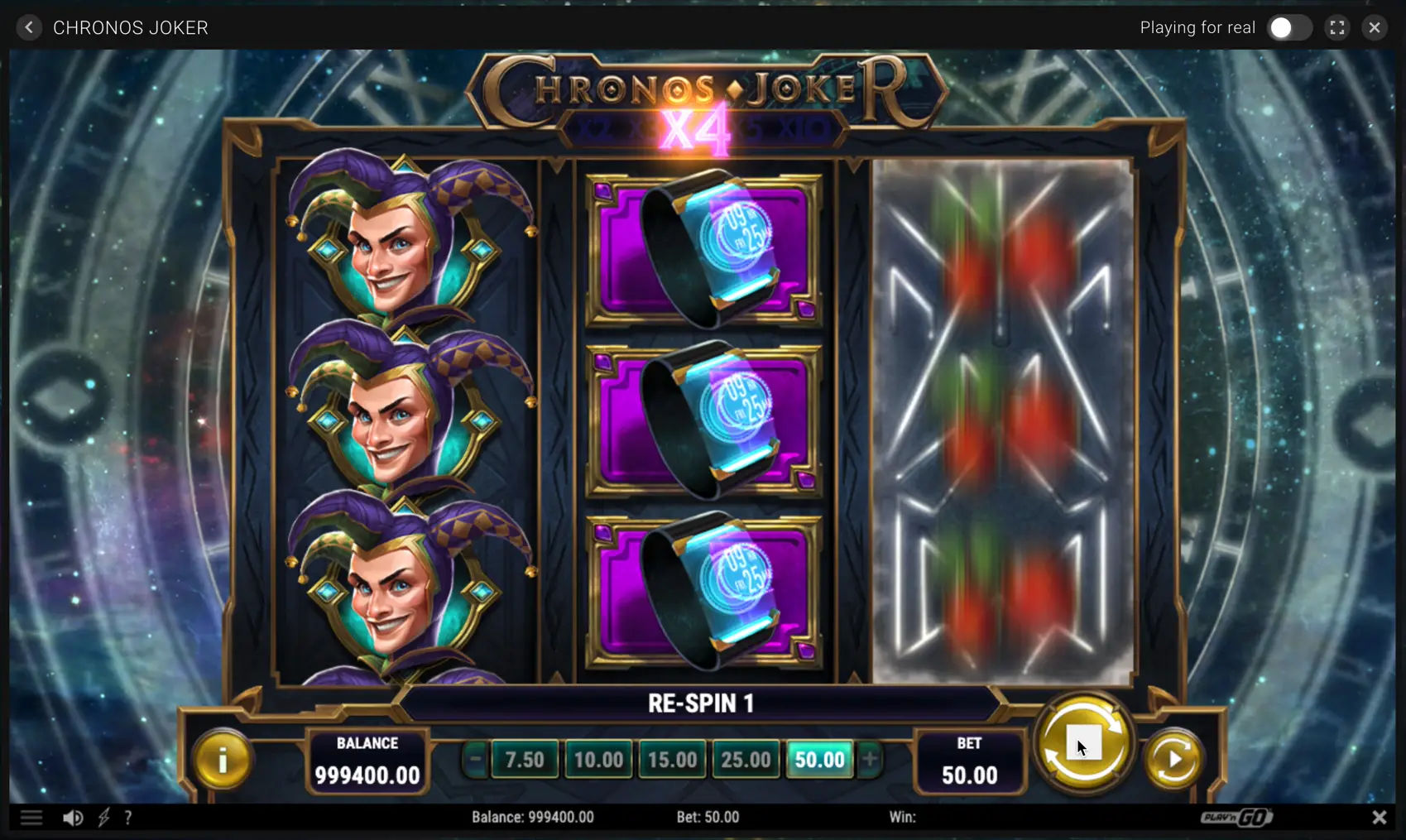
Task: Close the bottom status bar
Action: [1379, 818]
